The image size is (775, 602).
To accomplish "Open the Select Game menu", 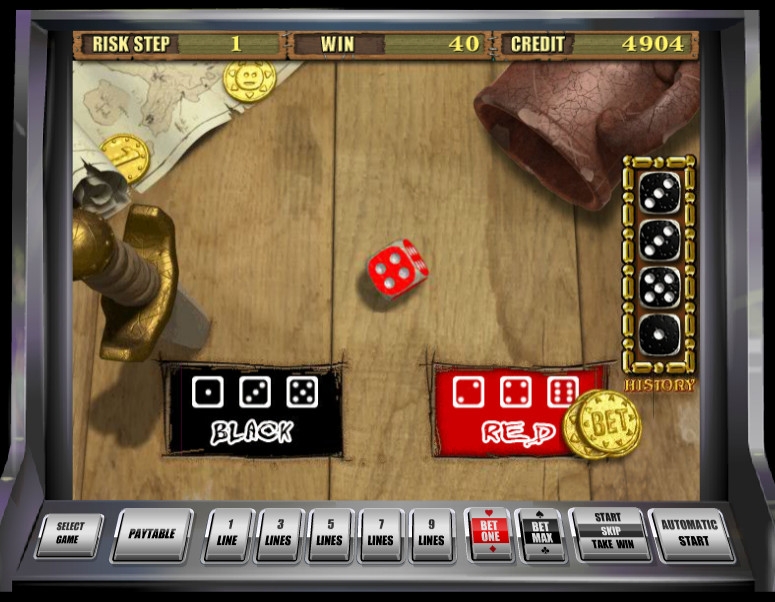I will click(x=70, y=533).
